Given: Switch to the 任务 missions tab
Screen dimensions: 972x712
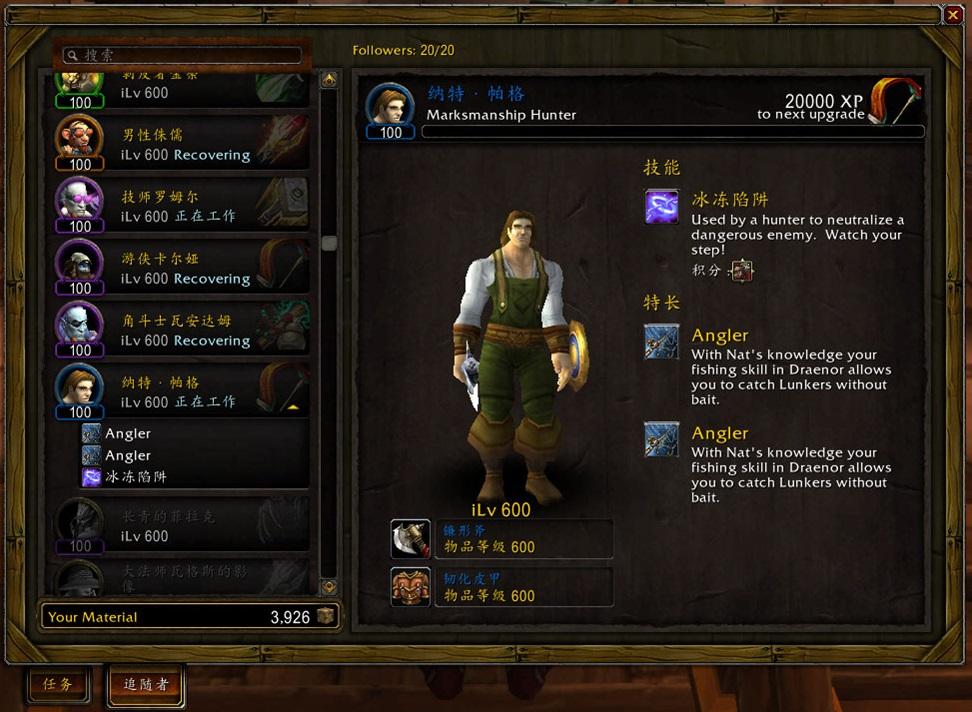Looking at the screenshot, I should 57,684.
